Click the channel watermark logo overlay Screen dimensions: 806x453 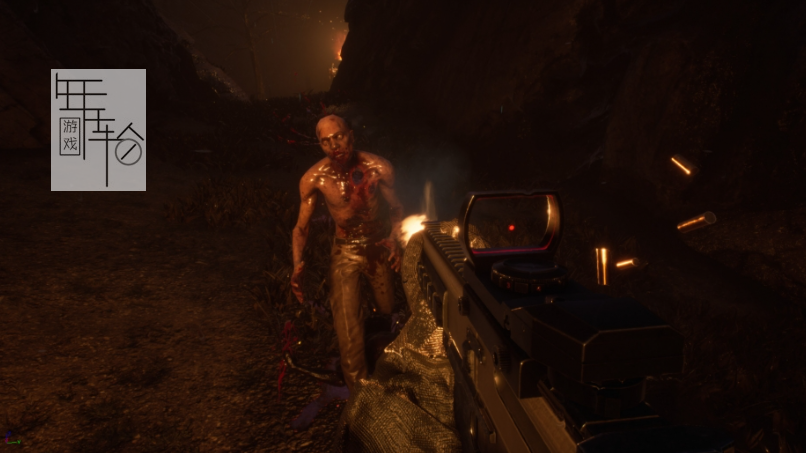pyautogui.click(x=98, y=130)
